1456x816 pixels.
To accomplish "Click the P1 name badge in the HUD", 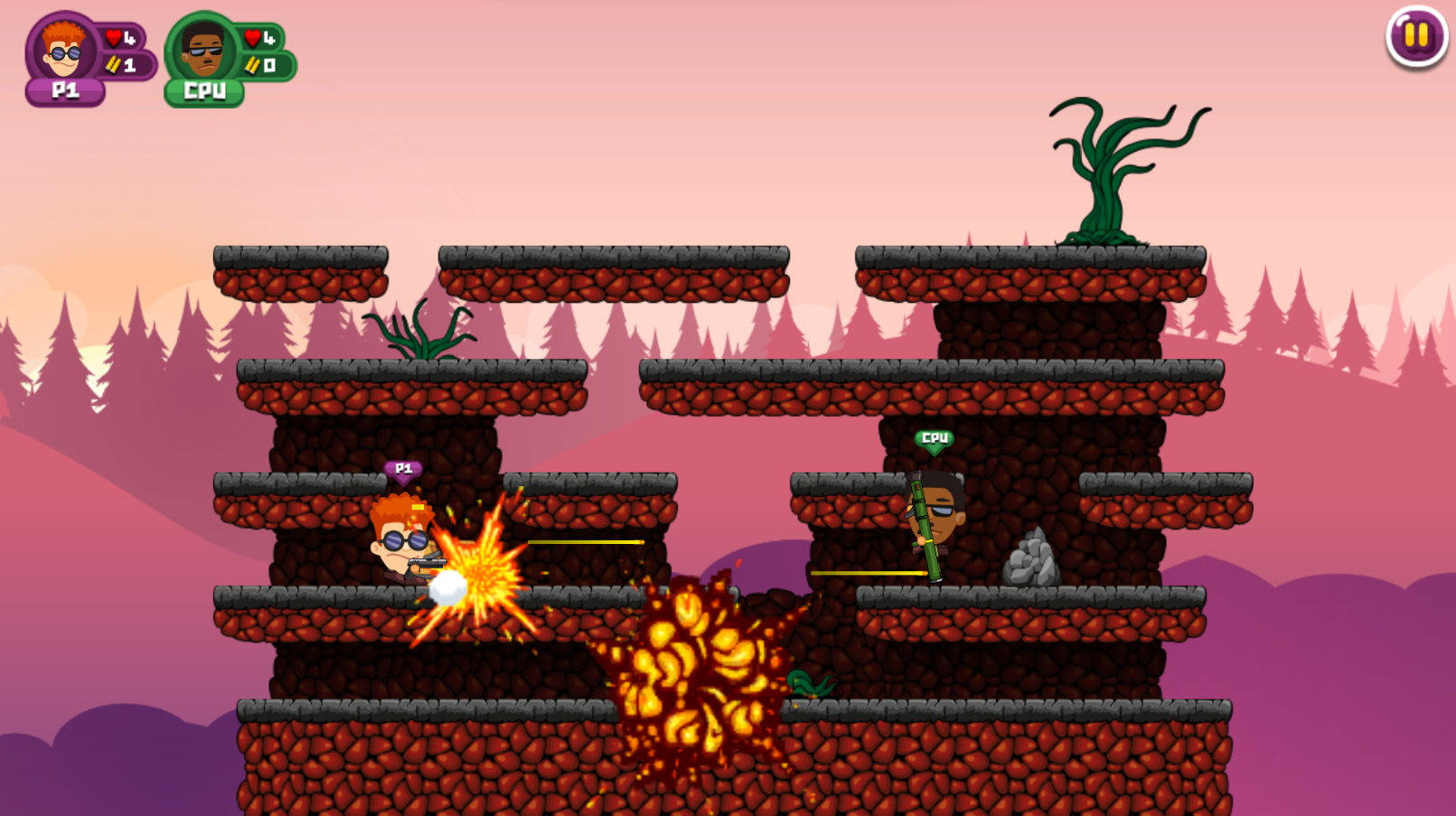I will point(63,89).
